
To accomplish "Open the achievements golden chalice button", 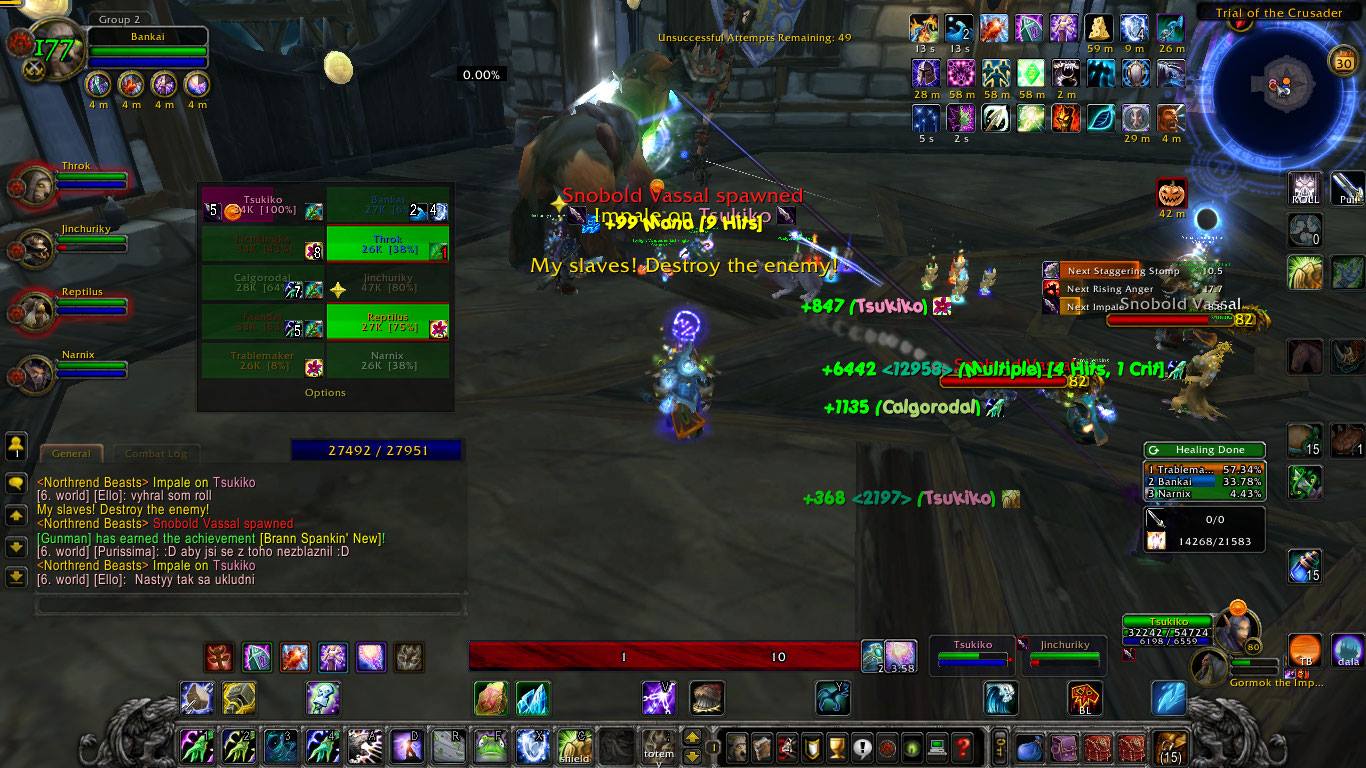I will (837, 746).
